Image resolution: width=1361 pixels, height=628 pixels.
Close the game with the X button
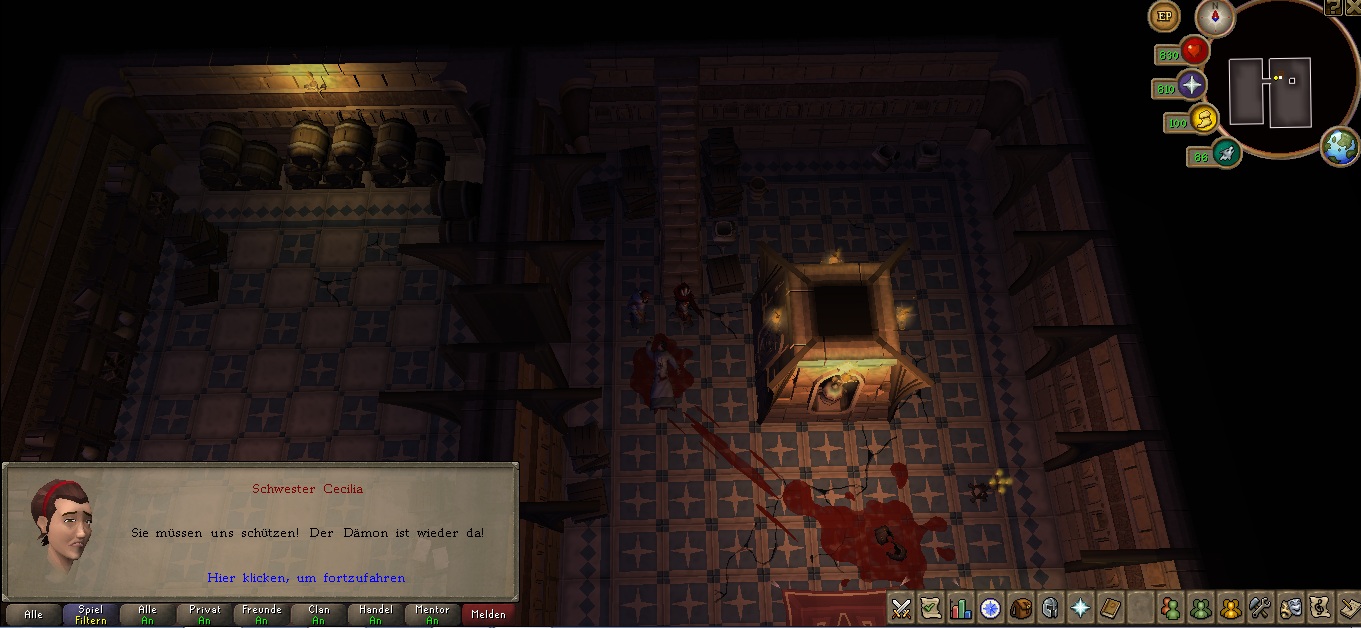1352,7
